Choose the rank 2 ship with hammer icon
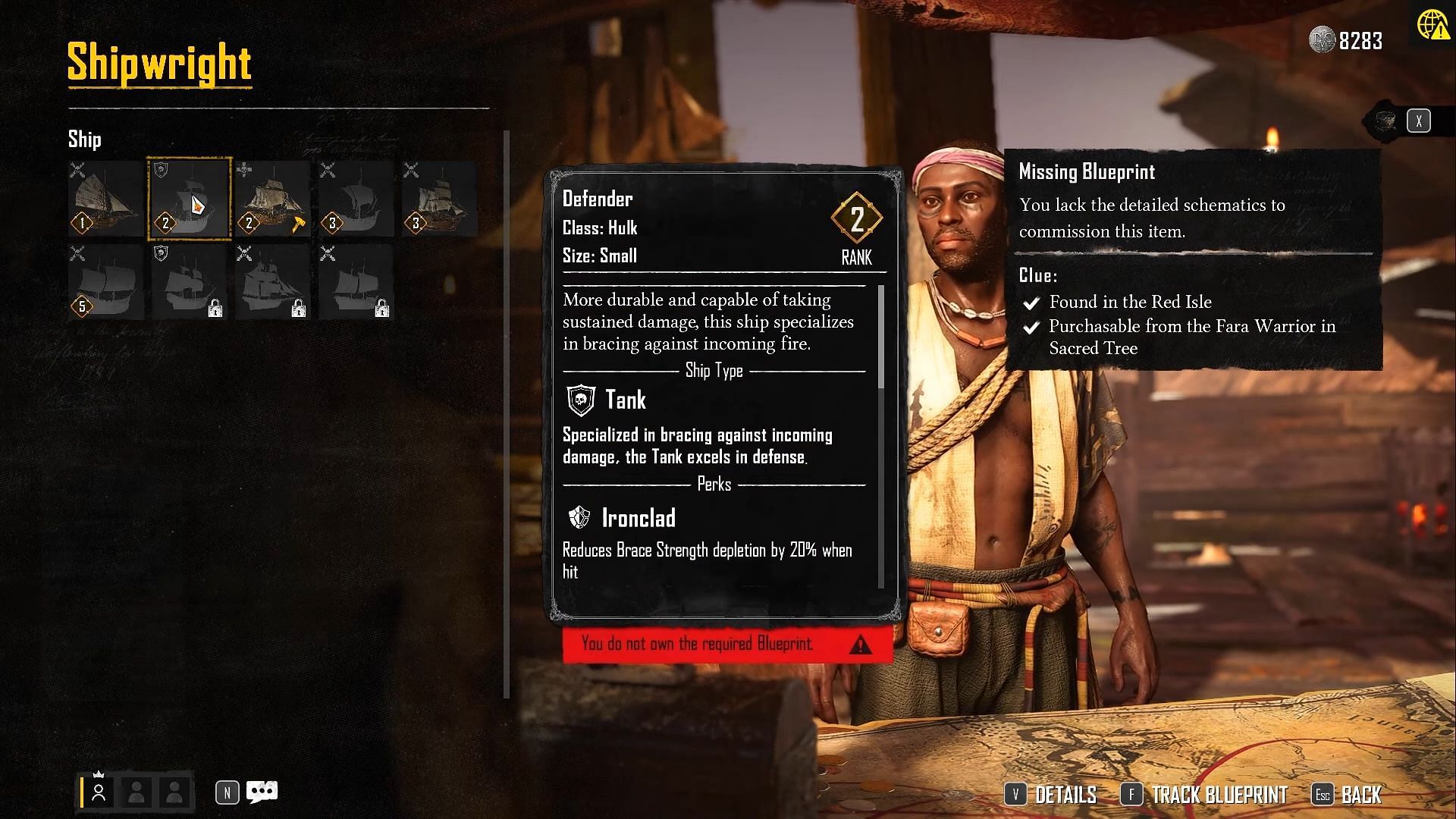The width and height of the screenshot is (1456, 819). tap(272, 199)
